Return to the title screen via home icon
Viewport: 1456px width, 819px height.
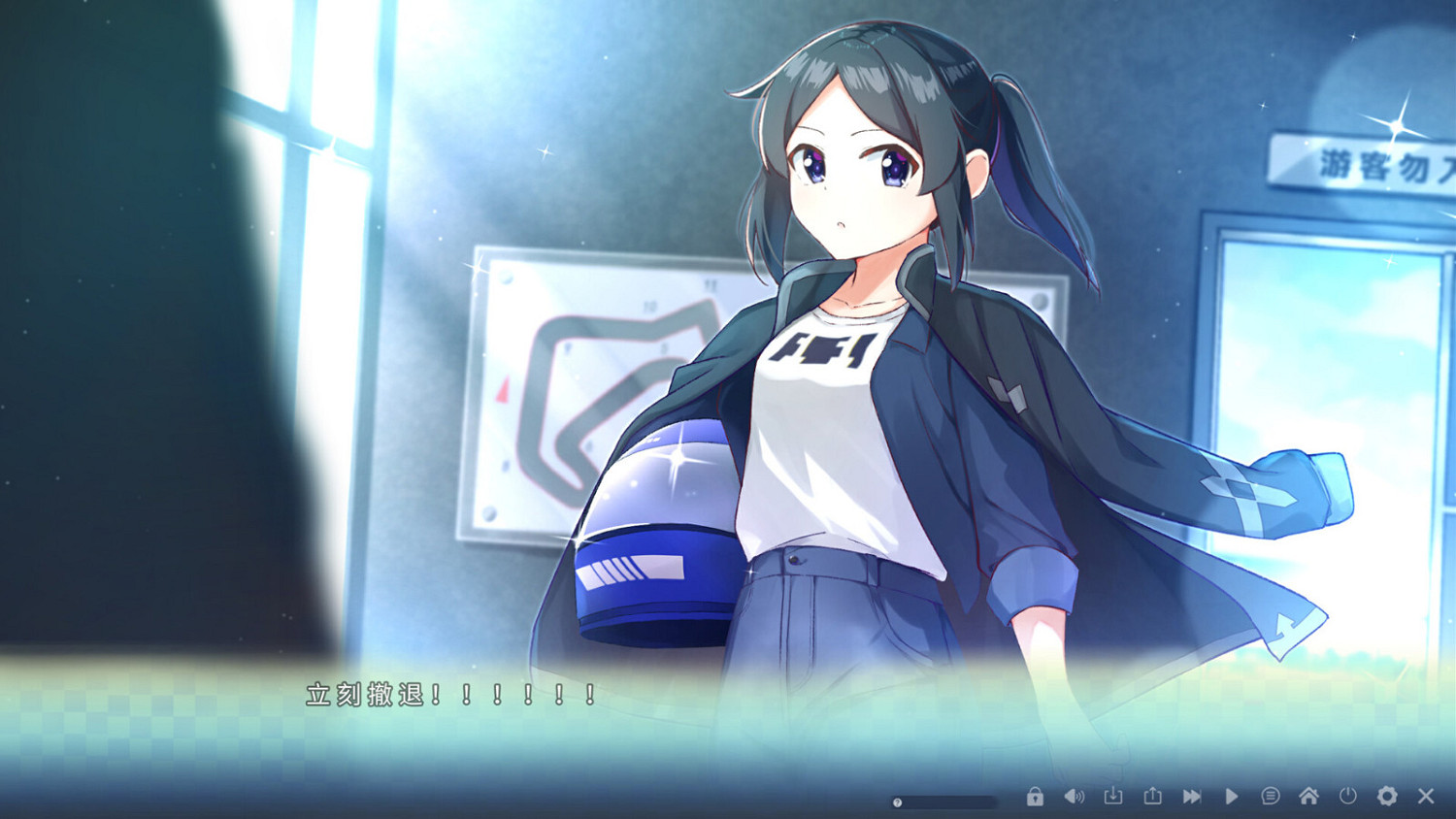(x=1307, y=795)
